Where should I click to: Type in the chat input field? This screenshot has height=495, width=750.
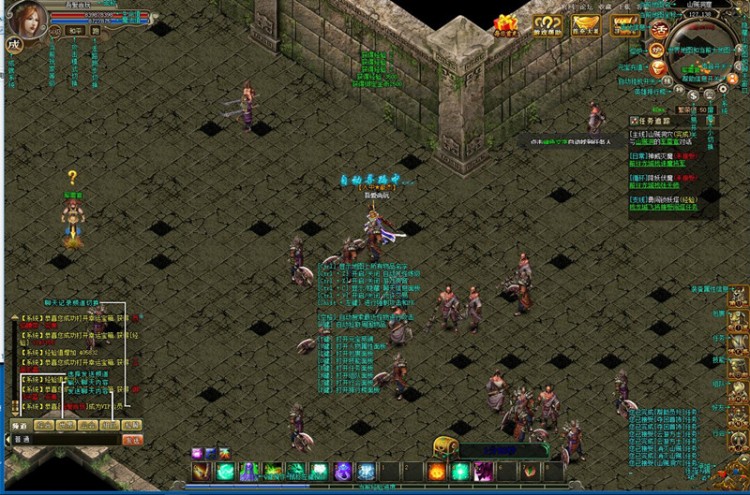pos(70,439)
